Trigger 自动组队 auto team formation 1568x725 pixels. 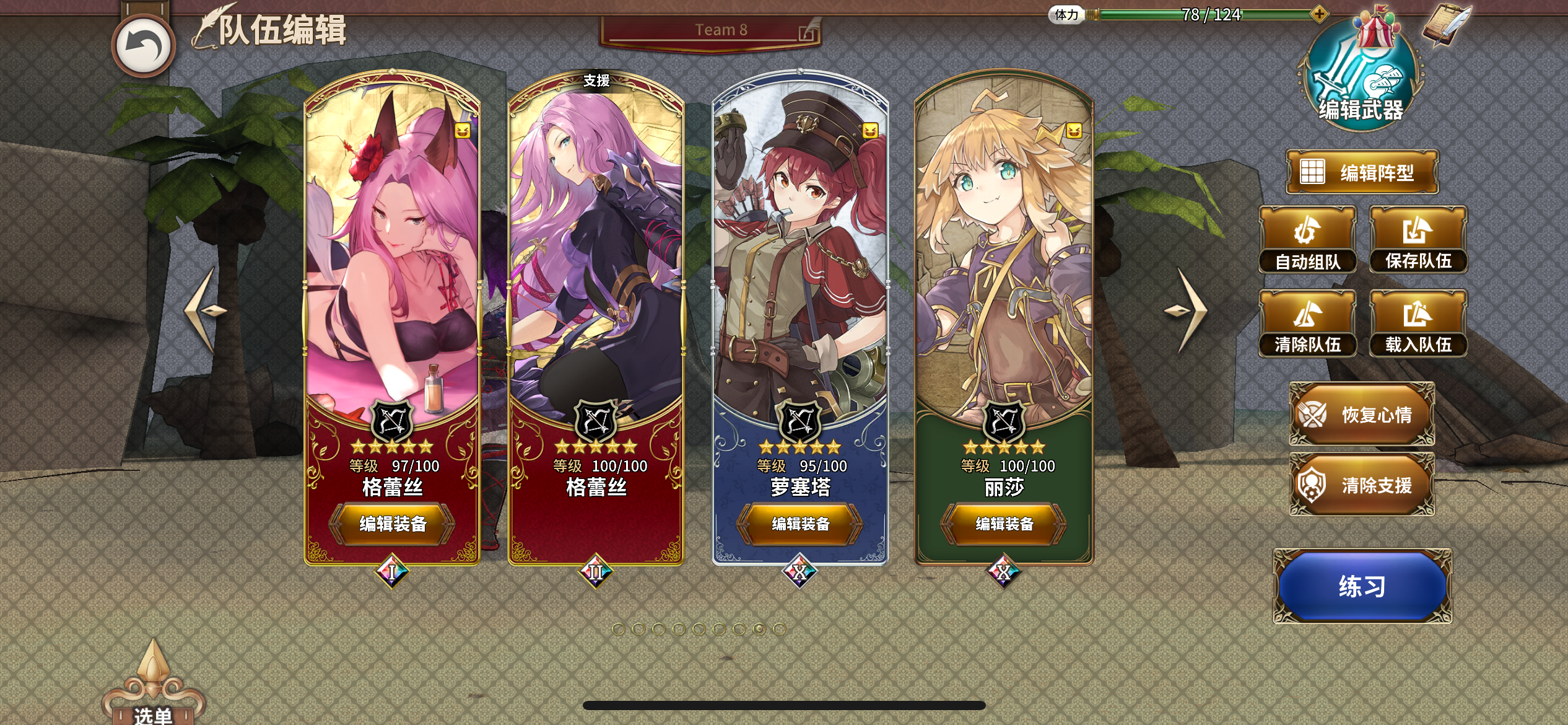(x=1309, y=239)
